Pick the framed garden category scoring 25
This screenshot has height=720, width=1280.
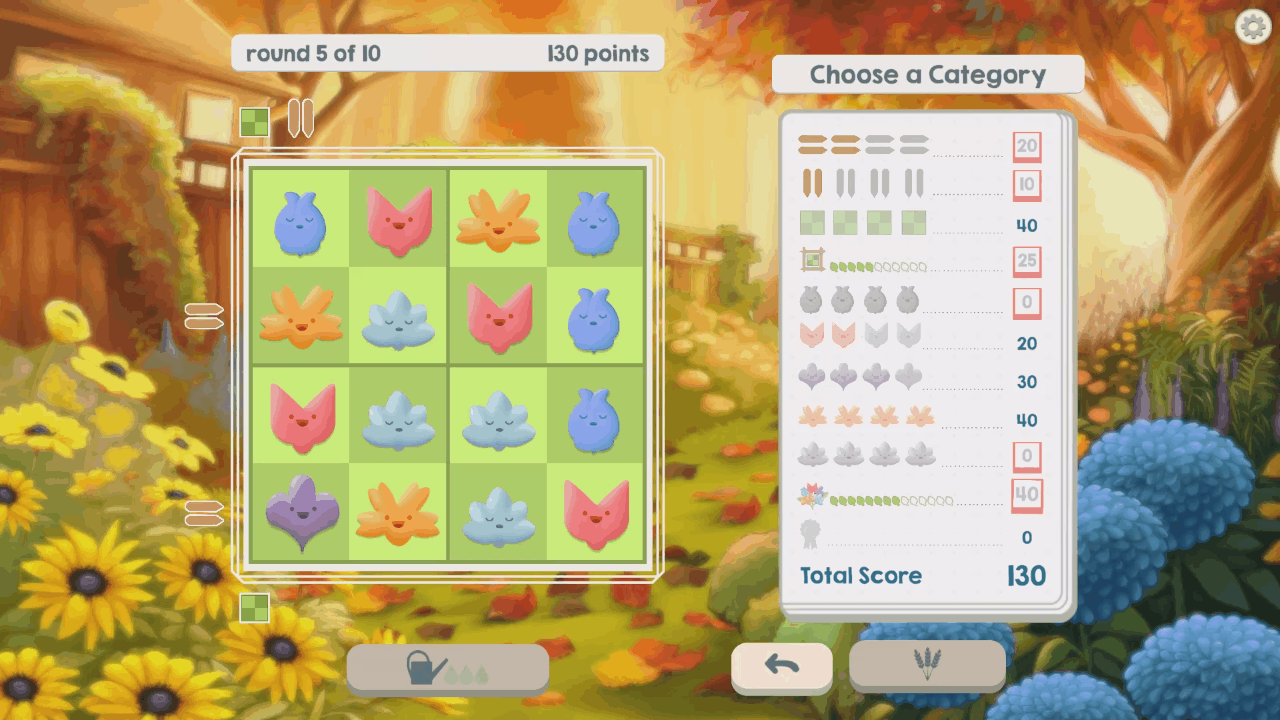(x=1027, y=262)
